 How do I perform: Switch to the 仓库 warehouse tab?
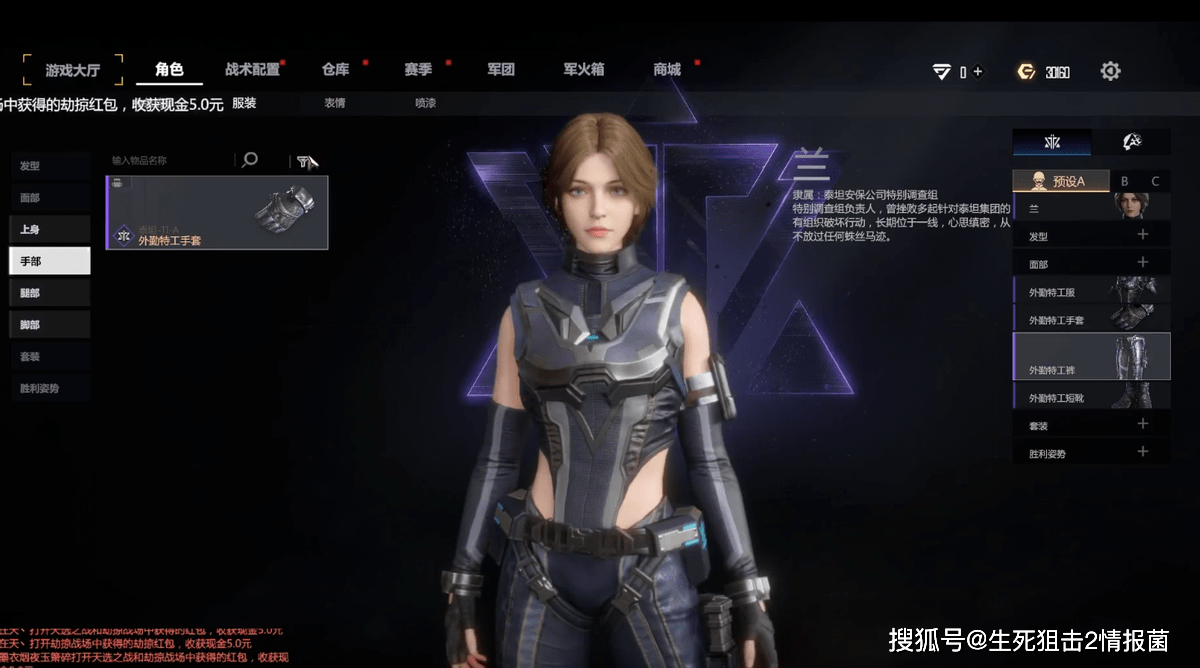[x=335, y=70]
